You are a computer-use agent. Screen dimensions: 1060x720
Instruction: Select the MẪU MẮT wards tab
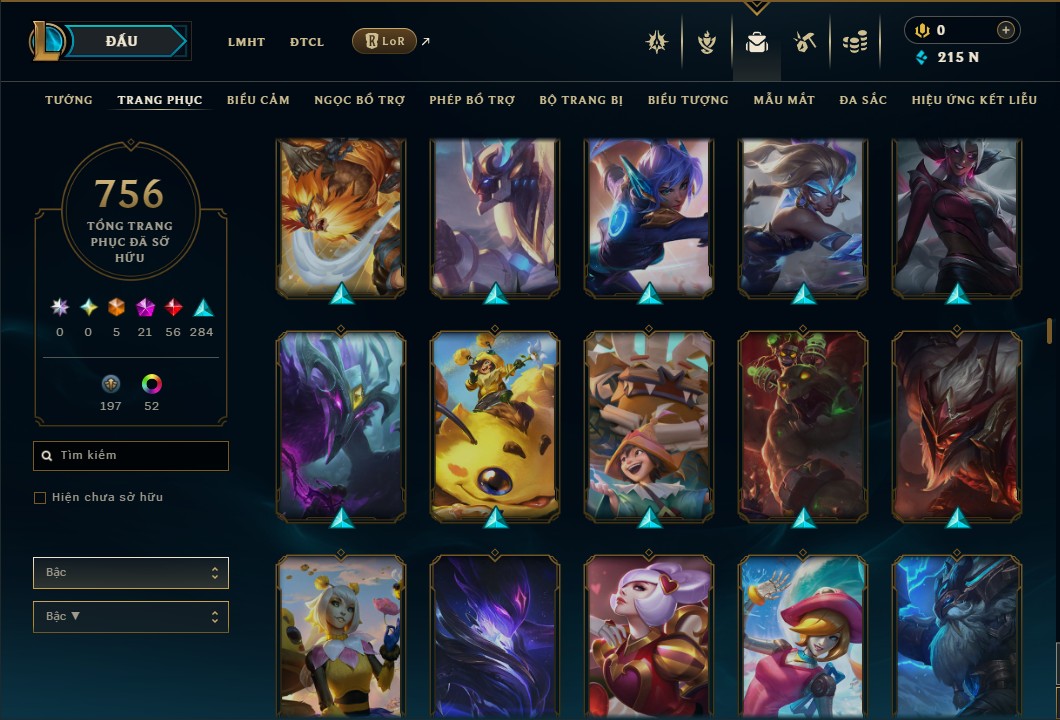point(784,100)
